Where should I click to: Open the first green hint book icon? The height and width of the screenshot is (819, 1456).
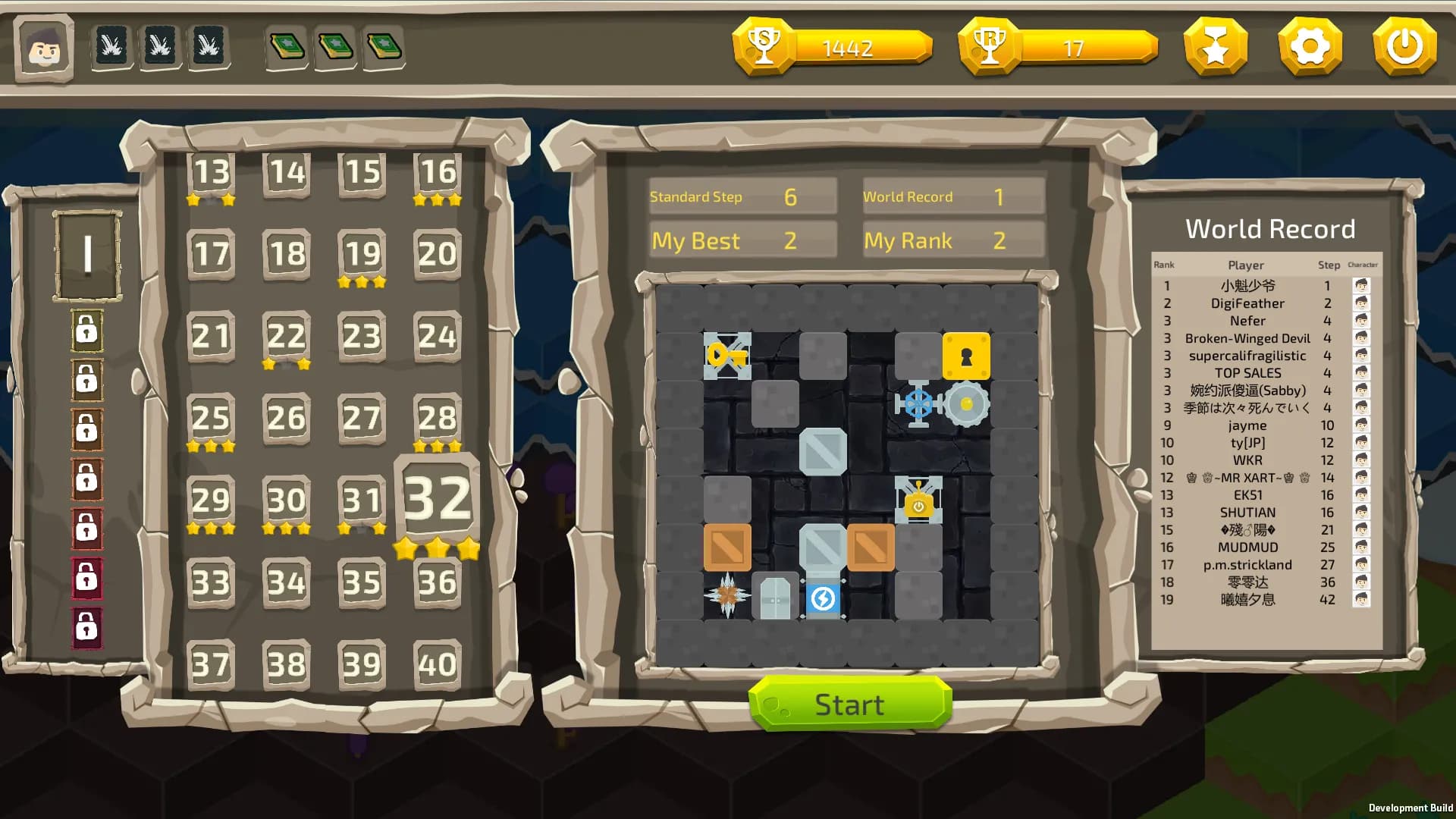point(287,46)
